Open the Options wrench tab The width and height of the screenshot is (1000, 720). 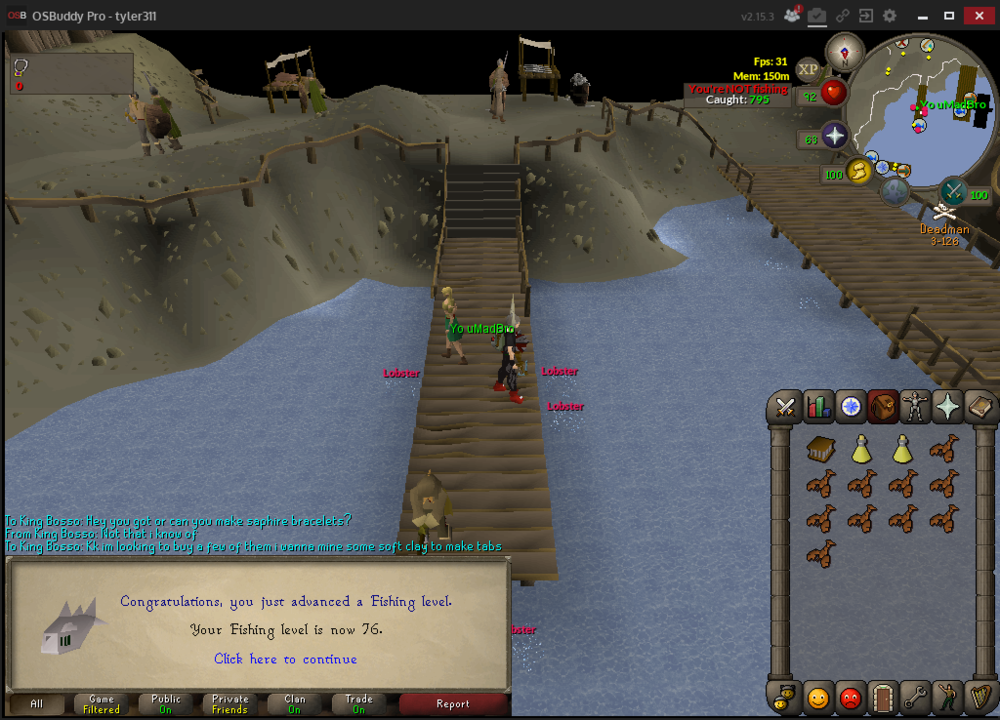914,696
